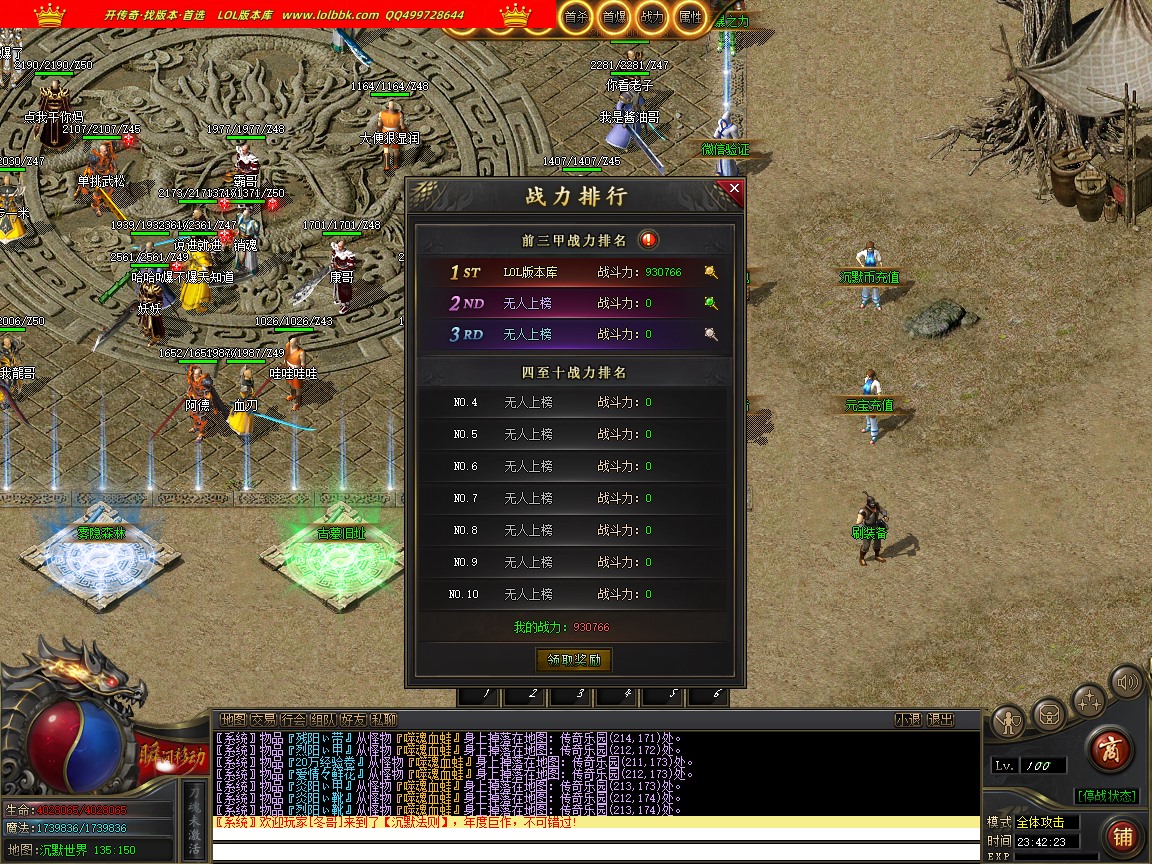Open the 组队 team tab
Image resolution: width=1152 pixels, height=864 pixels.
tap(323, 719)
